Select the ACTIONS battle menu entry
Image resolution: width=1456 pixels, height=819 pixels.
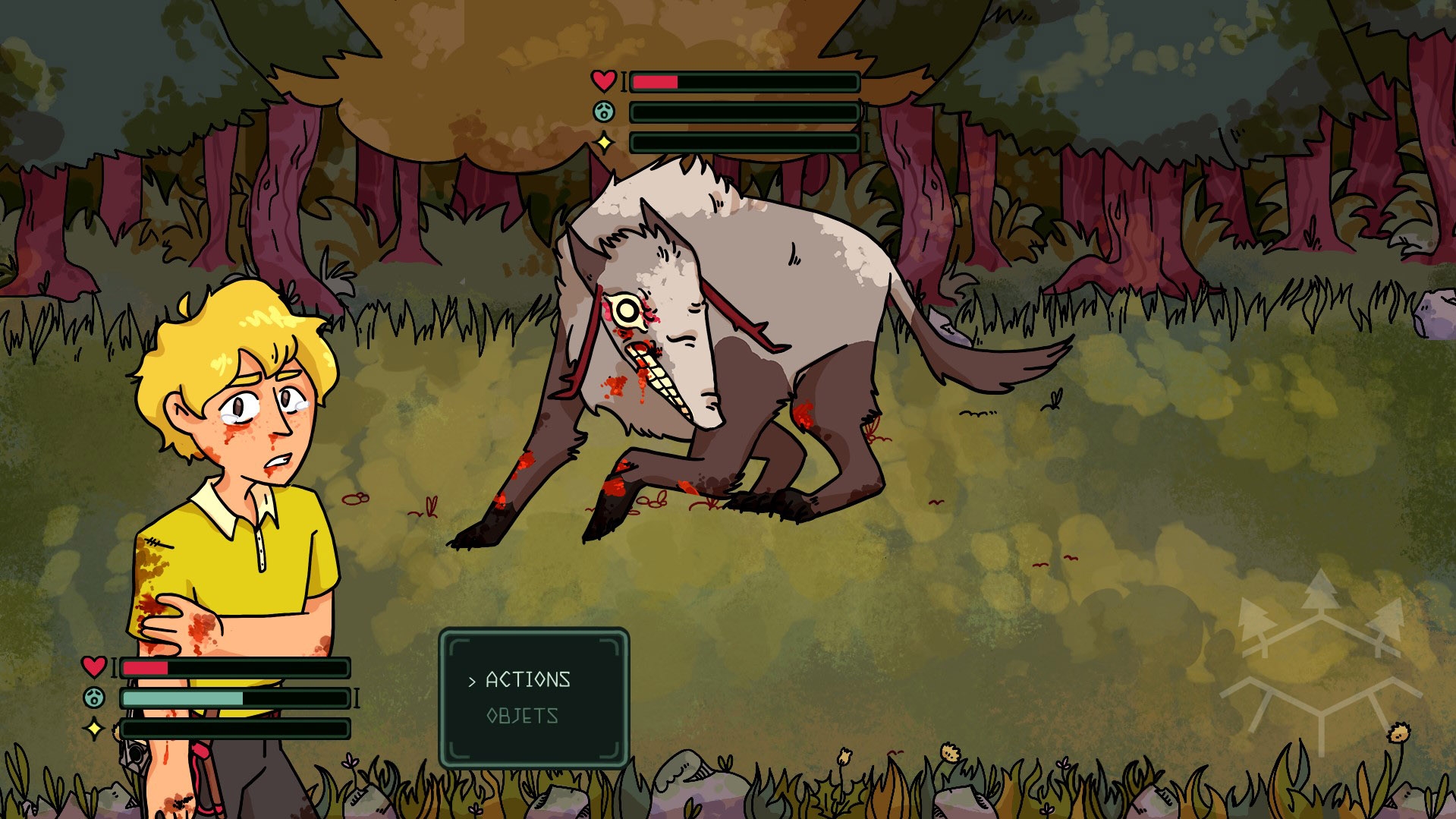[527, 679]
